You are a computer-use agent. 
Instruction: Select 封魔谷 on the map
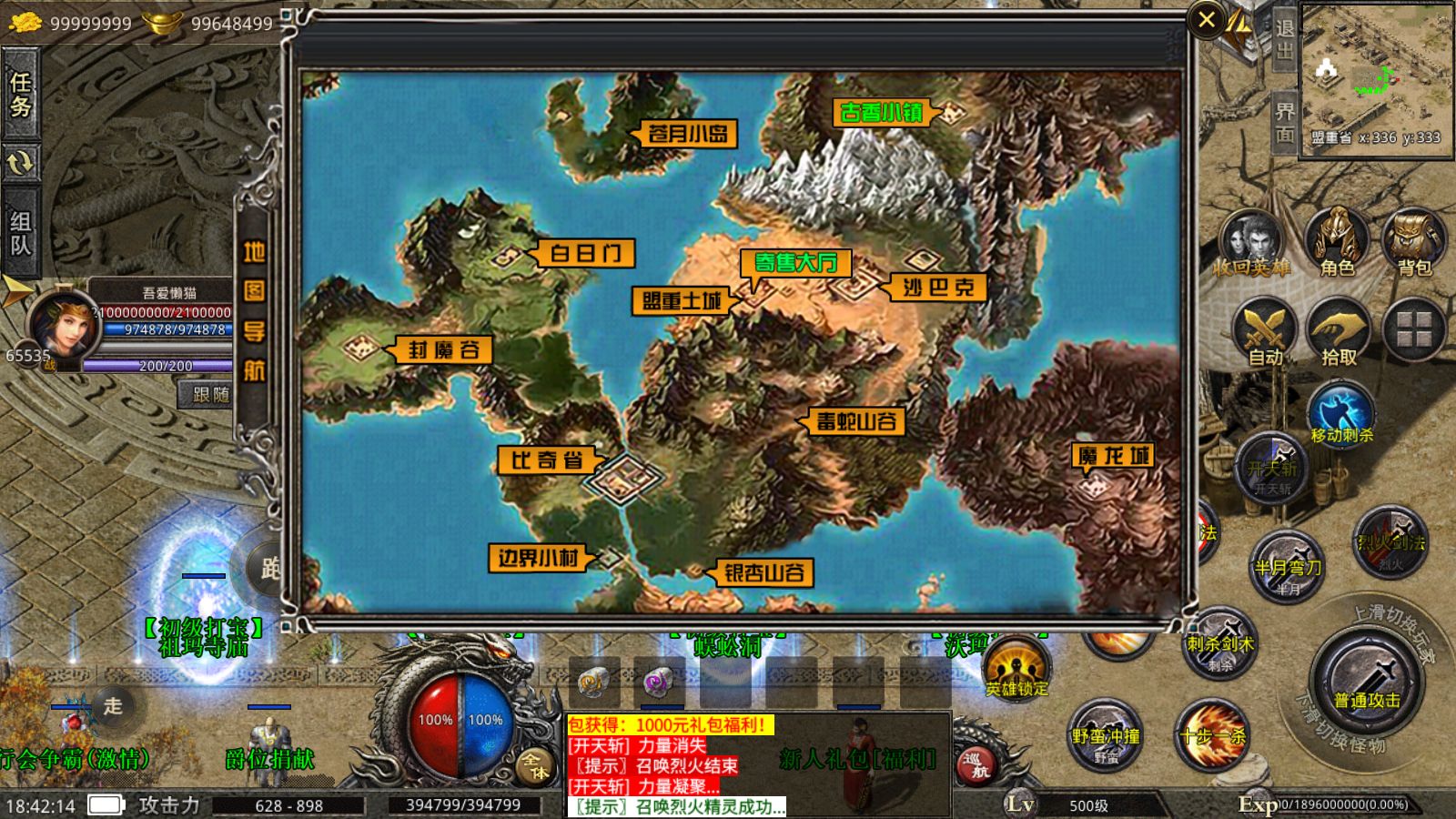tap(443, 350)
